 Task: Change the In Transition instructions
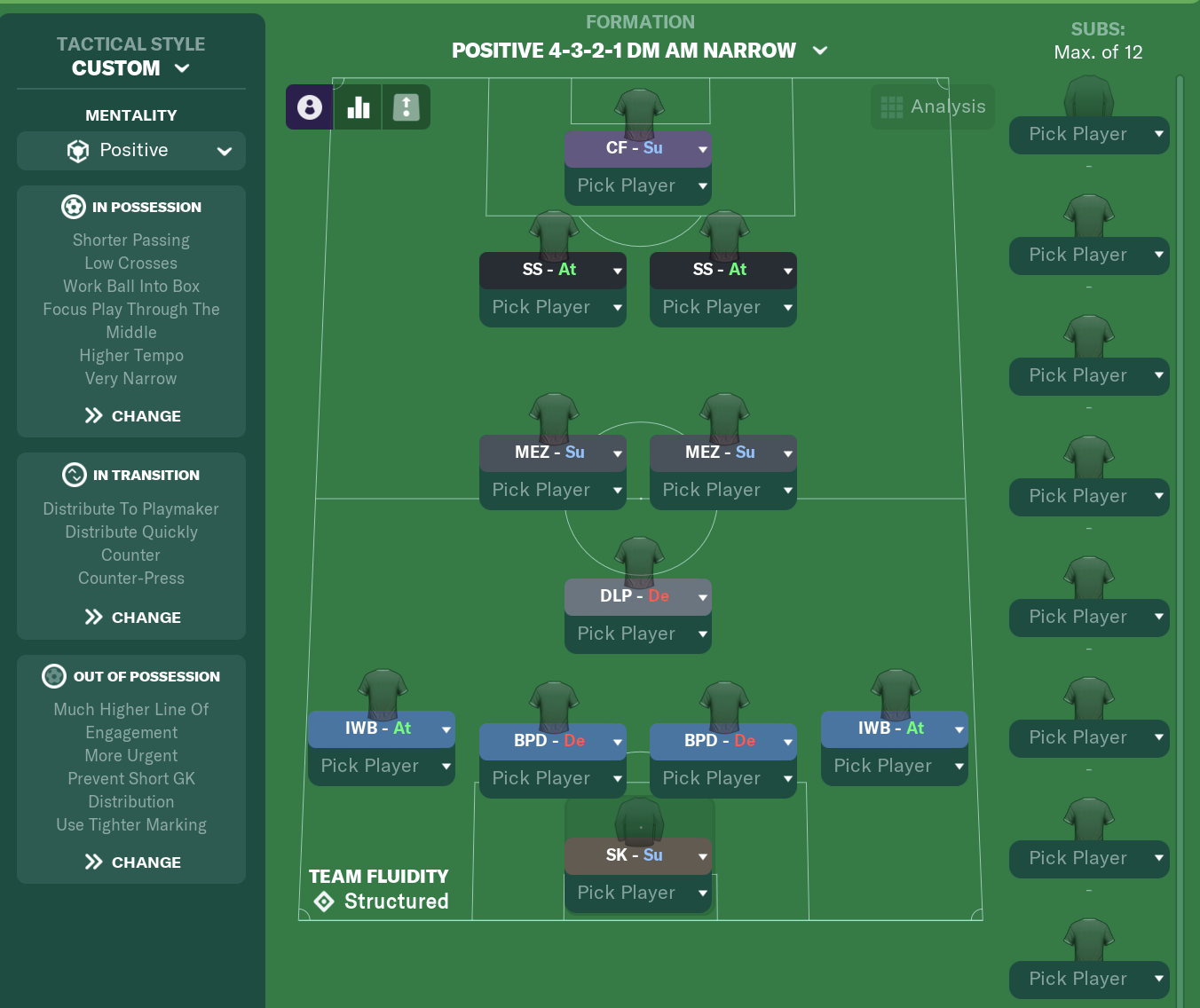click(x=133, y=618)
